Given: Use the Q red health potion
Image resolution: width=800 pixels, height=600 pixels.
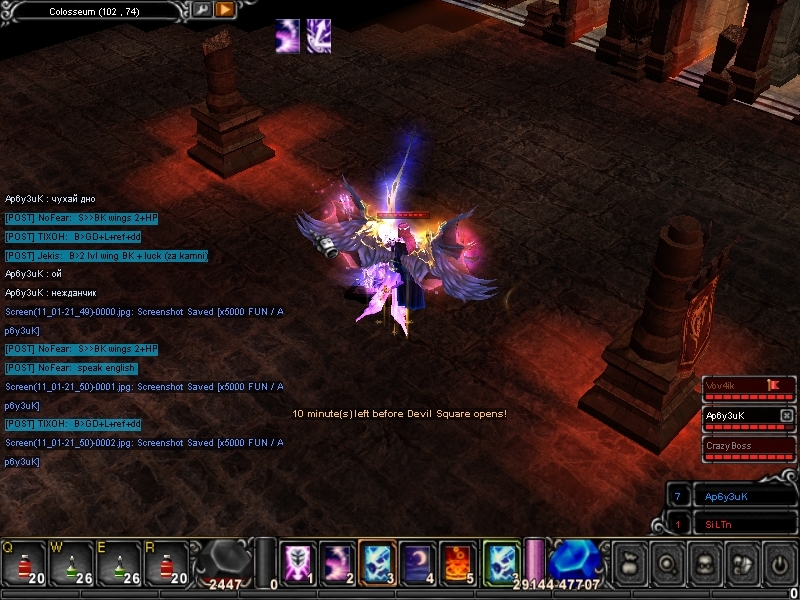Looking at the screenshot, I should pos(21,563).
